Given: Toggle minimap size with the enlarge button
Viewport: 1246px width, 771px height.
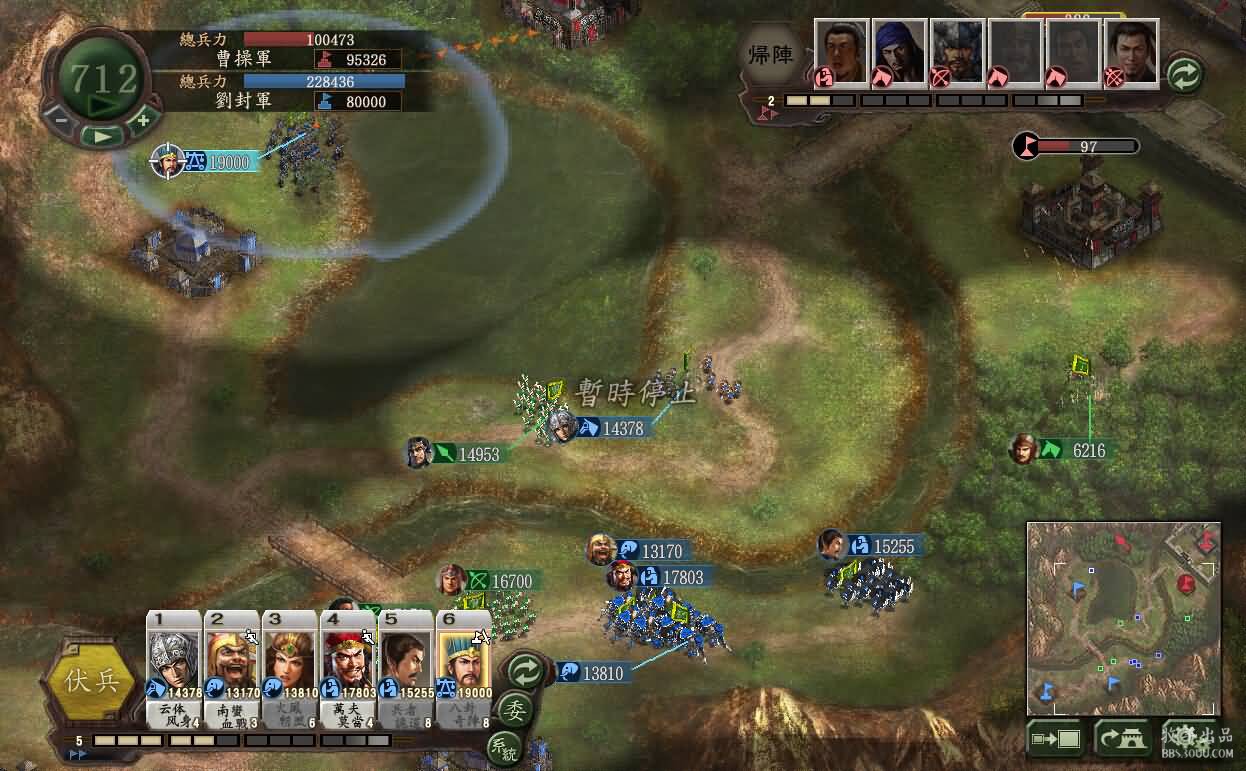Looking at the screenshot, I should coord(1057,739).
